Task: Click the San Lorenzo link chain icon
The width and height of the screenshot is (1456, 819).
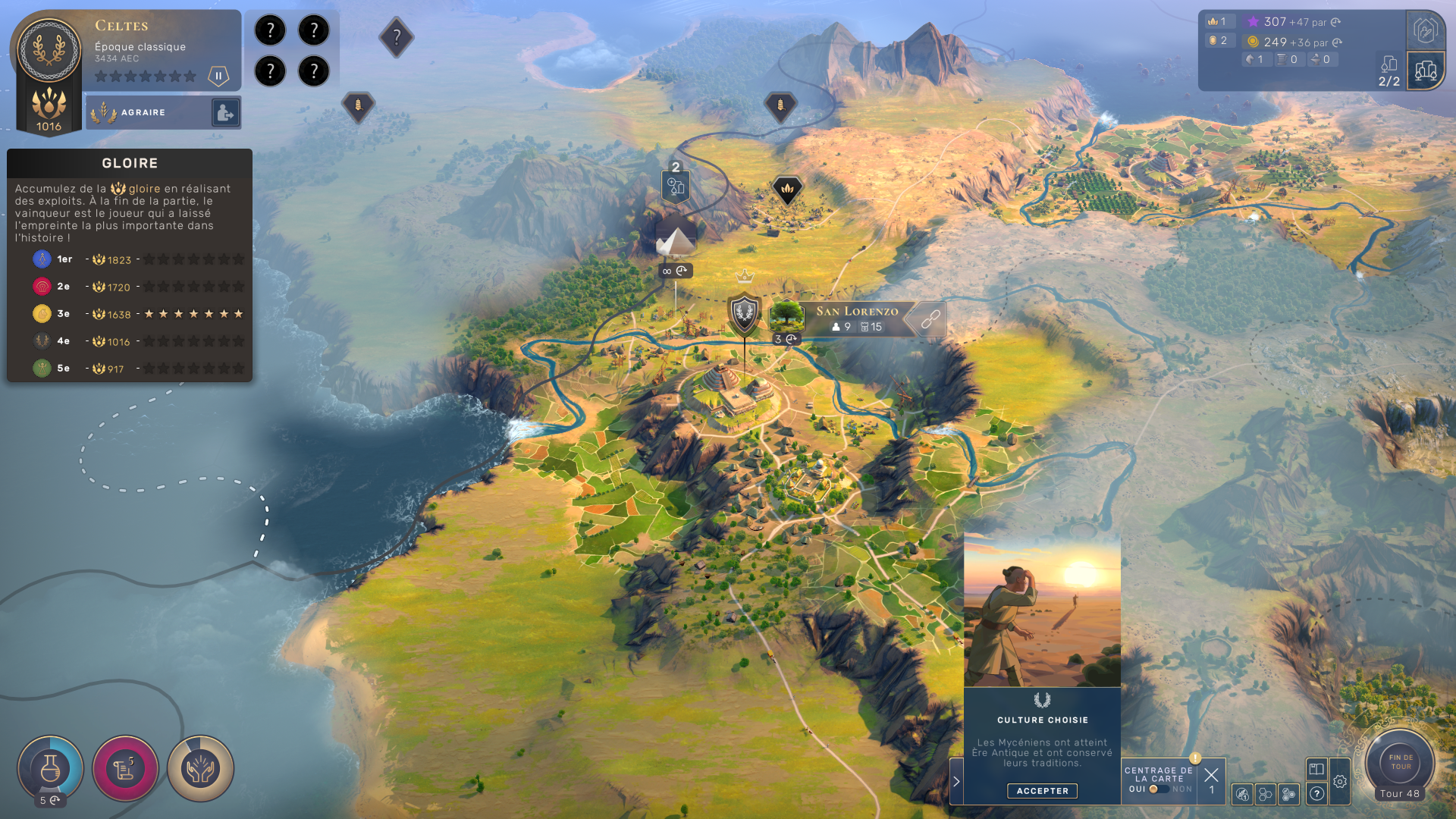Action: click(930, 319)
